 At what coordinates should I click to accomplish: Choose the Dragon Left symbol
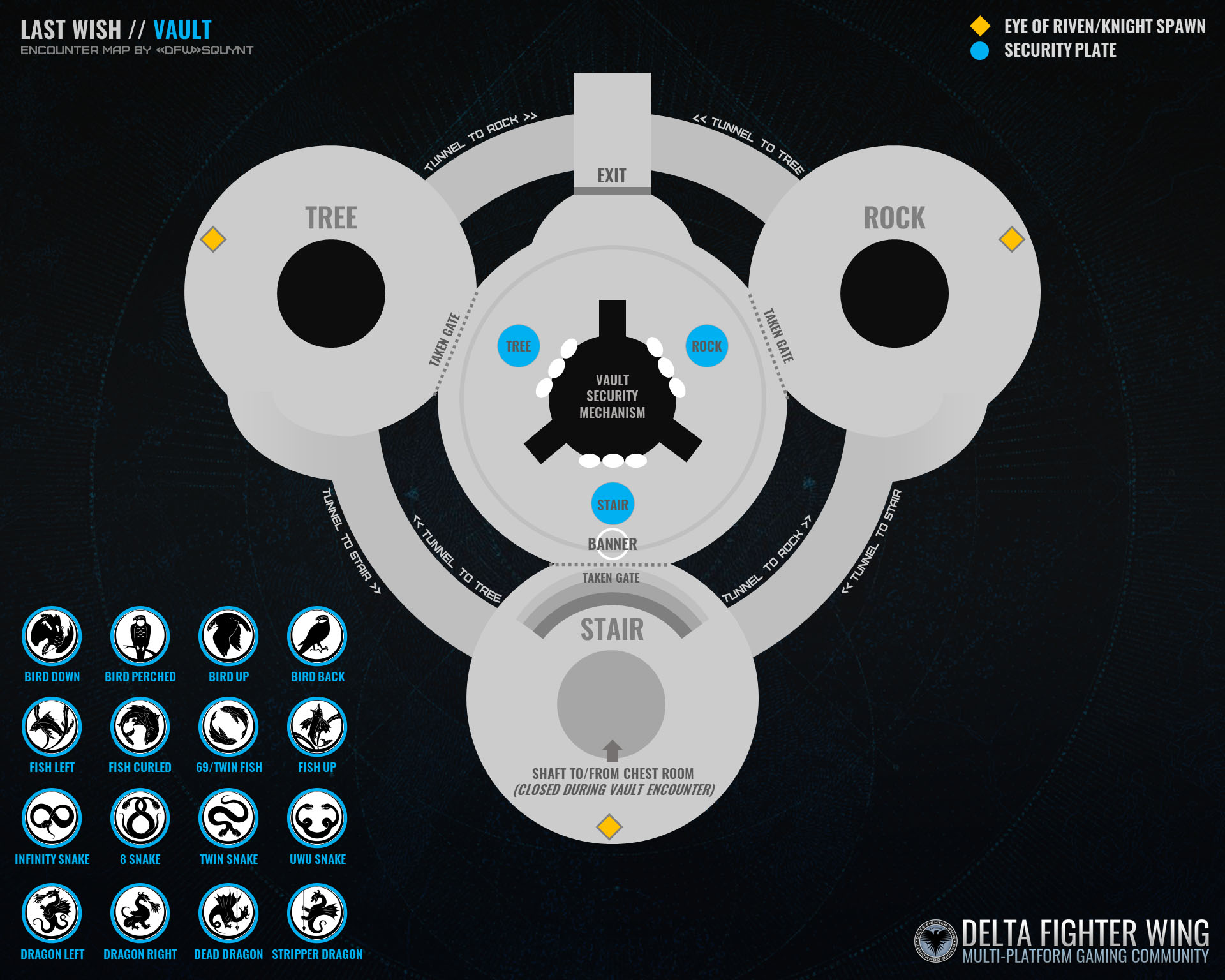[52, 913]
